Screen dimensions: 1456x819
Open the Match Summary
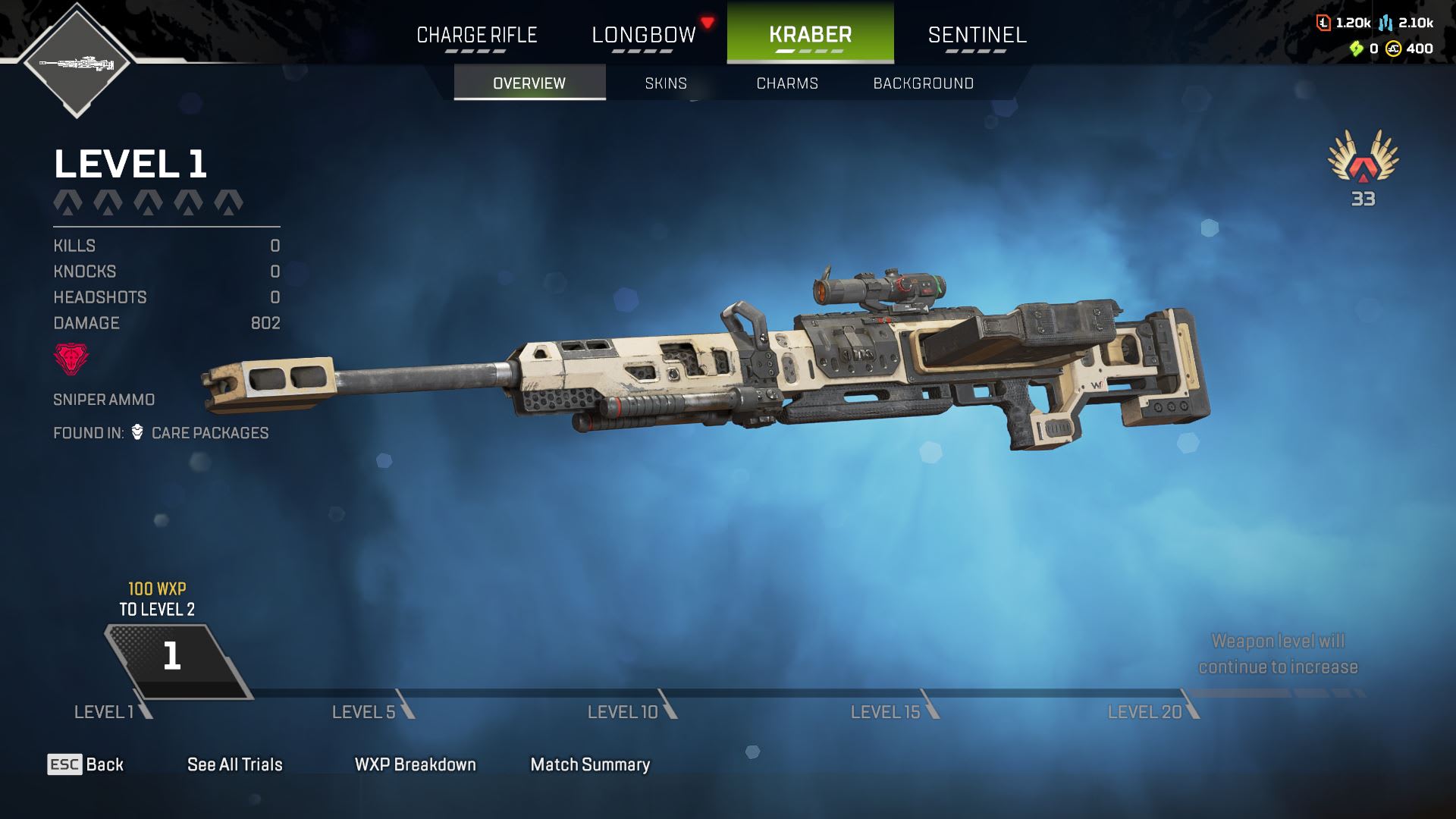pos(590,764)
